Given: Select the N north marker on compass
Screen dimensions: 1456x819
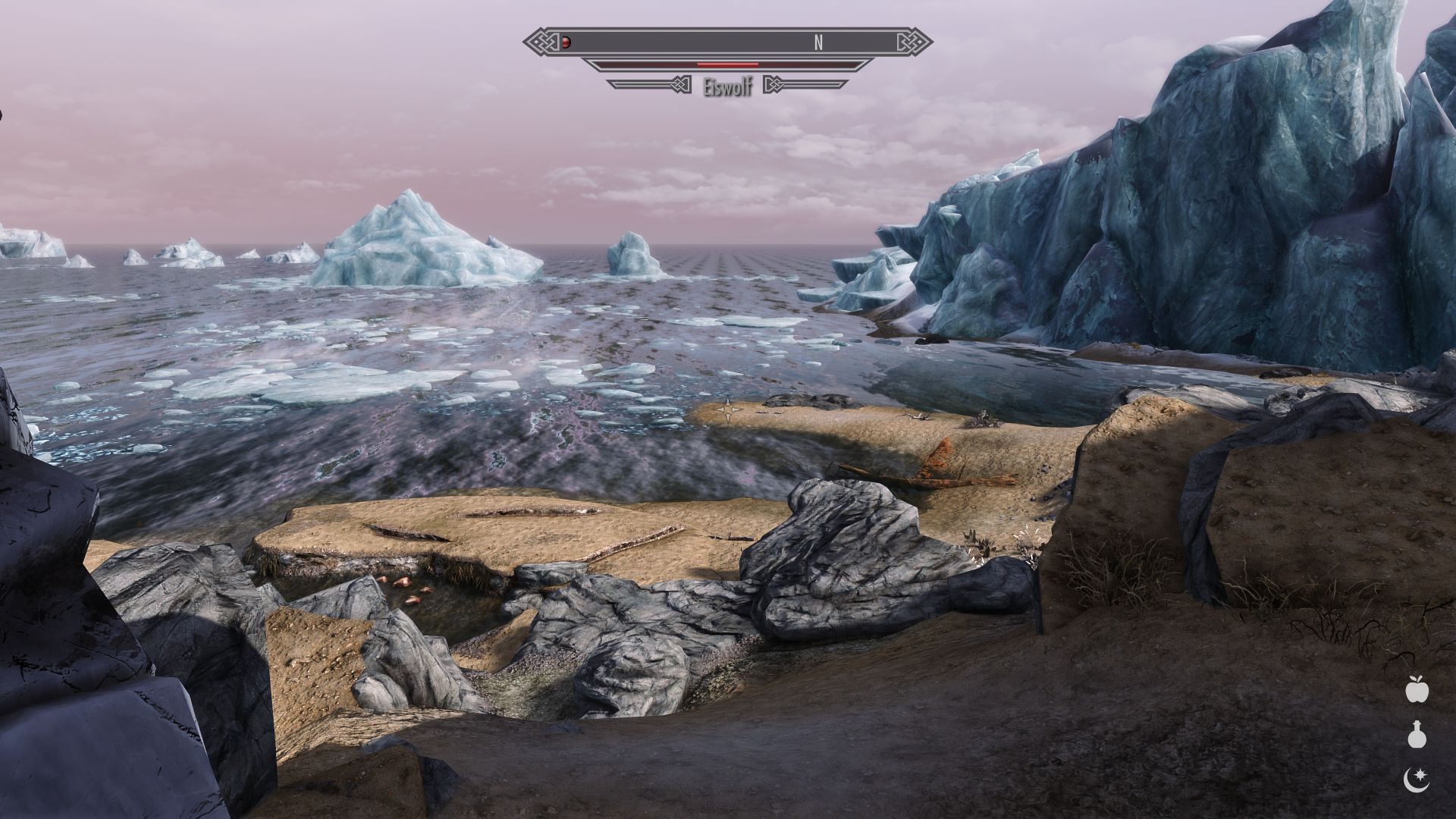Looking at the screenshot, I should (818, 43).
